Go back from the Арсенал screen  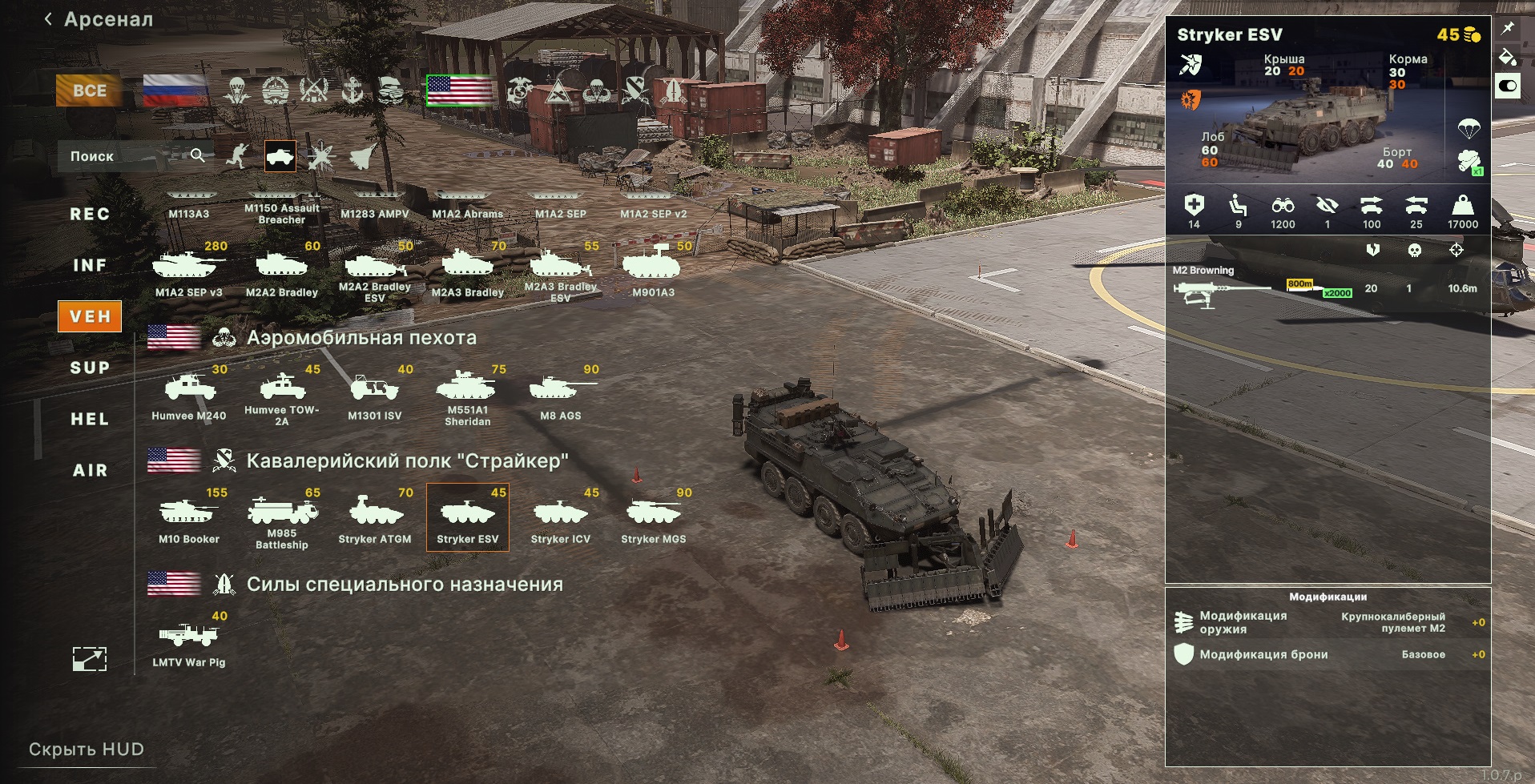click(x=49, y=19)
